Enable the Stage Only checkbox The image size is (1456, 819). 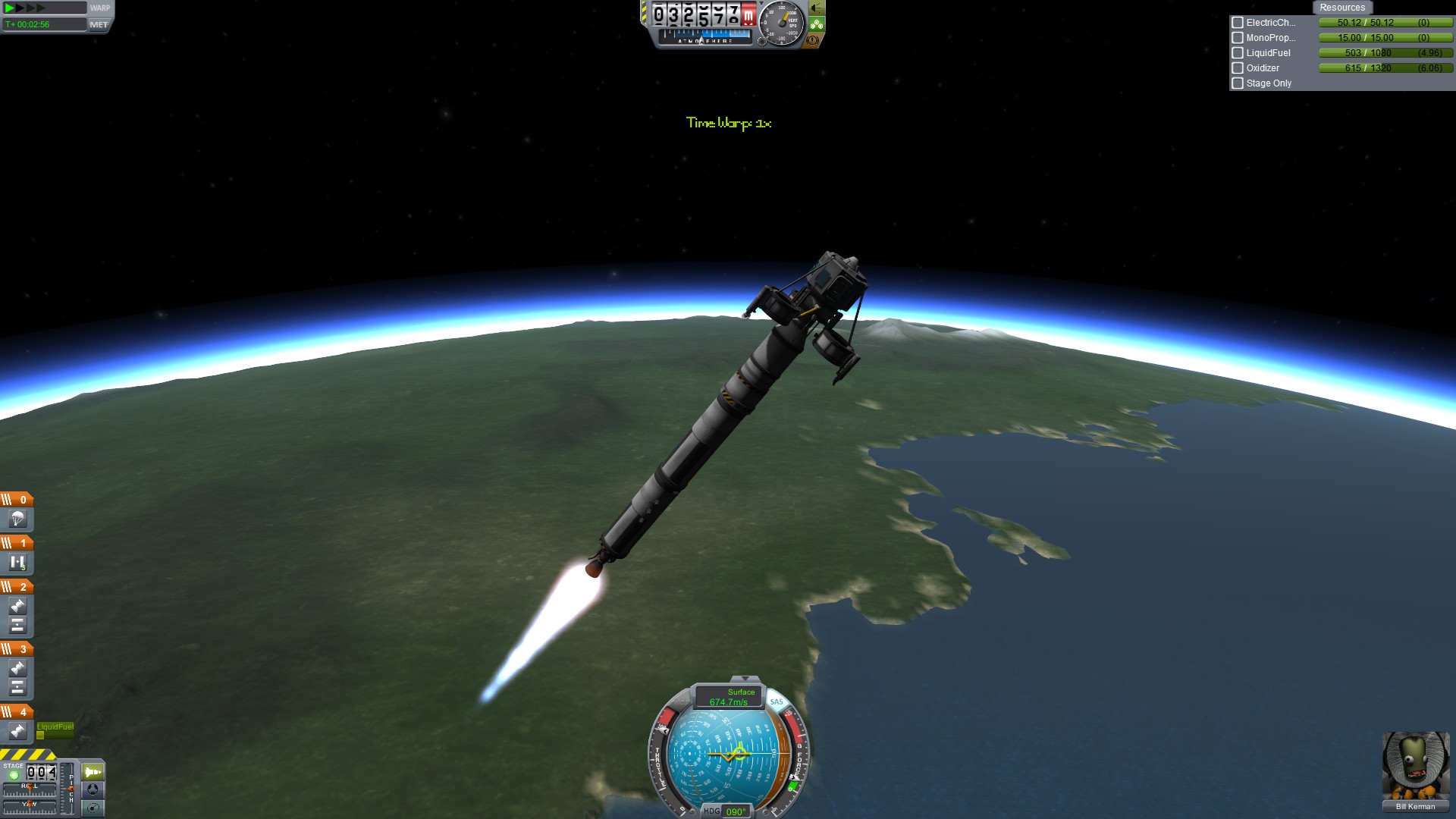[1238, 83]
